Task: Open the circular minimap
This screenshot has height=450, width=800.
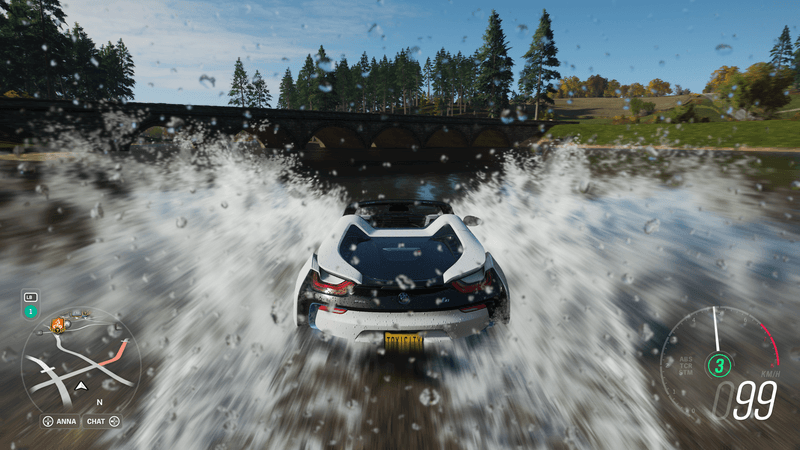Action: [80, 363]
